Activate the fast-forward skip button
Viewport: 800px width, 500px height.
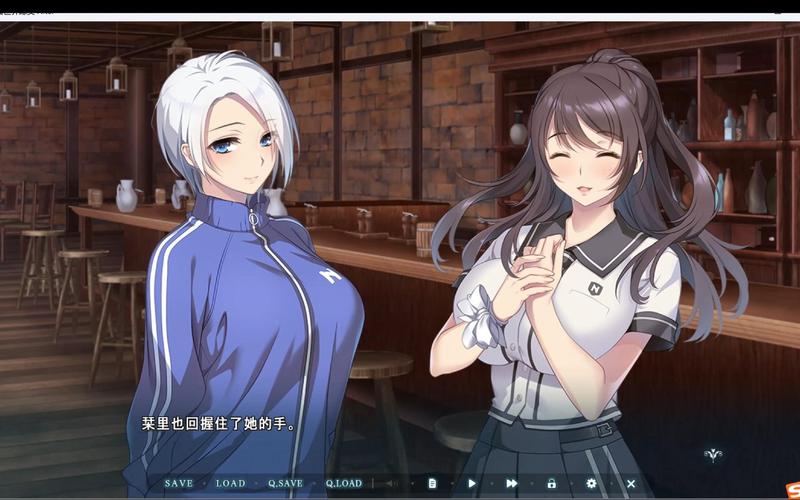(512, 483)
